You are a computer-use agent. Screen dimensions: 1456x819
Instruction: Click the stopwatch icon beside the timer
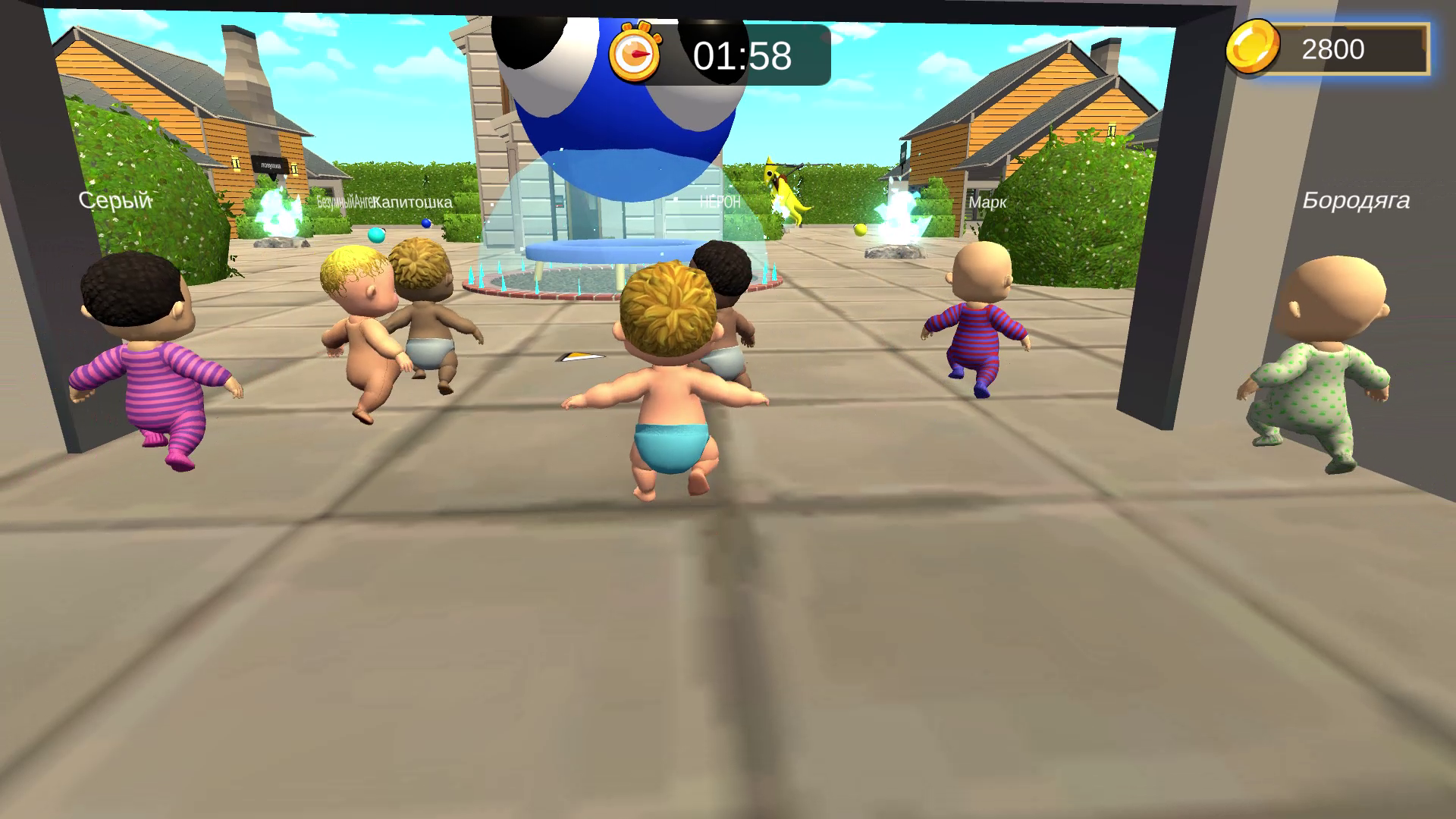click(635, 54)
